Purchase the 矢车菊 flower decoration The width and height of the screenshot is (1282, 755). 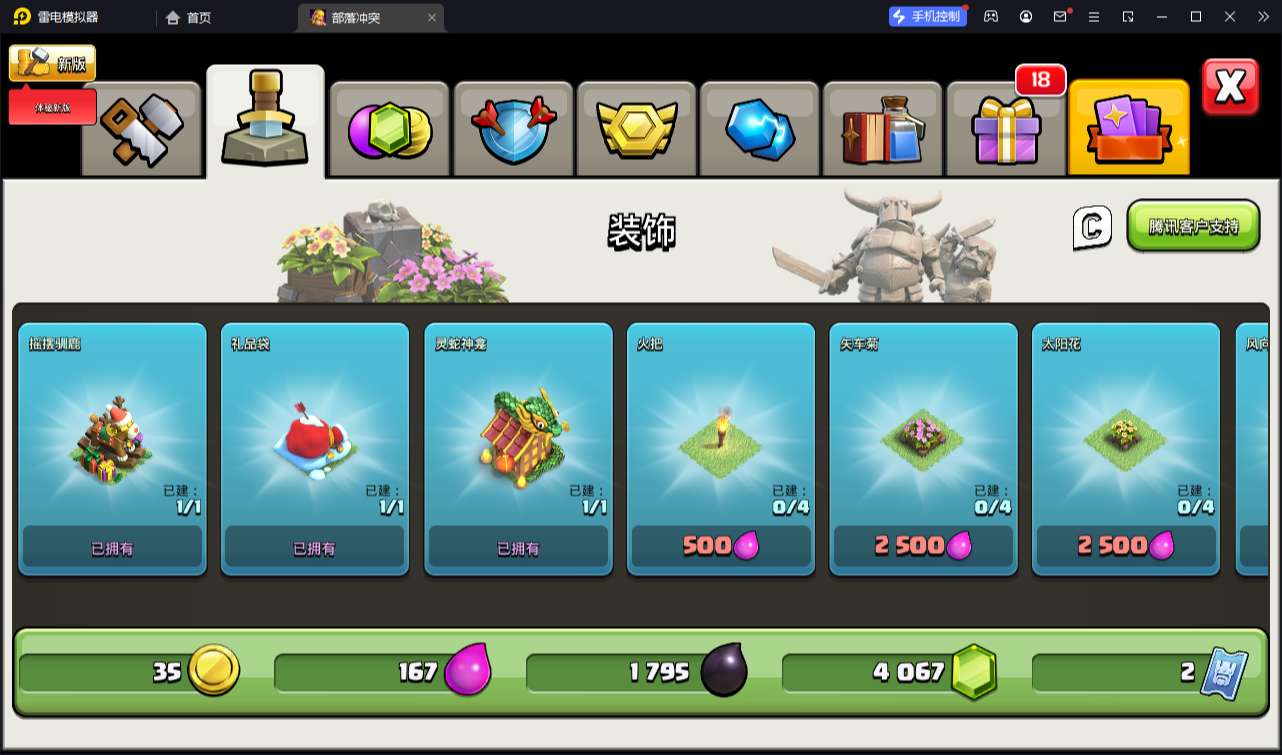tap(923, 546)
